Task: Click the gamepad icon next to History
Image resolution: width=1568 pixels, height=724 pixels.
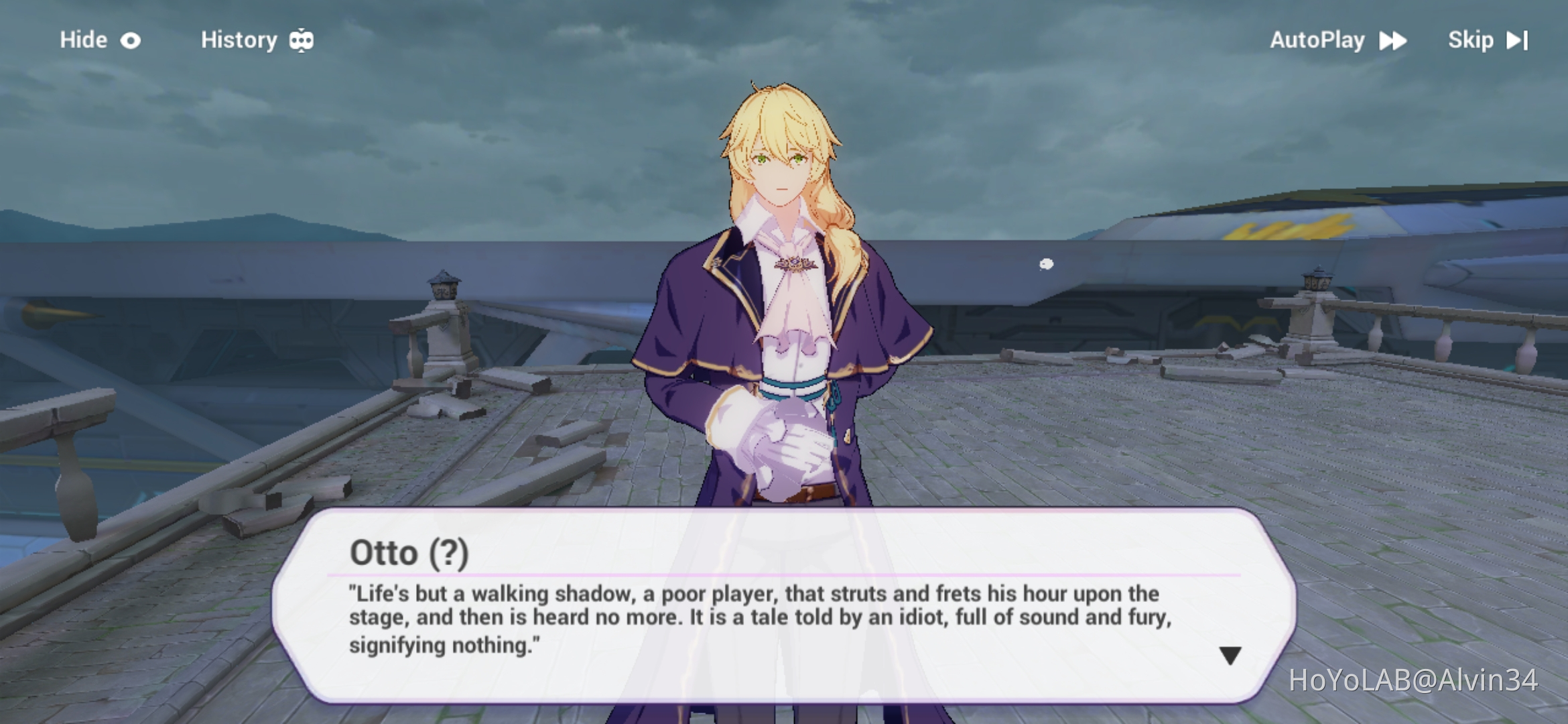Action: coord(302,40)
